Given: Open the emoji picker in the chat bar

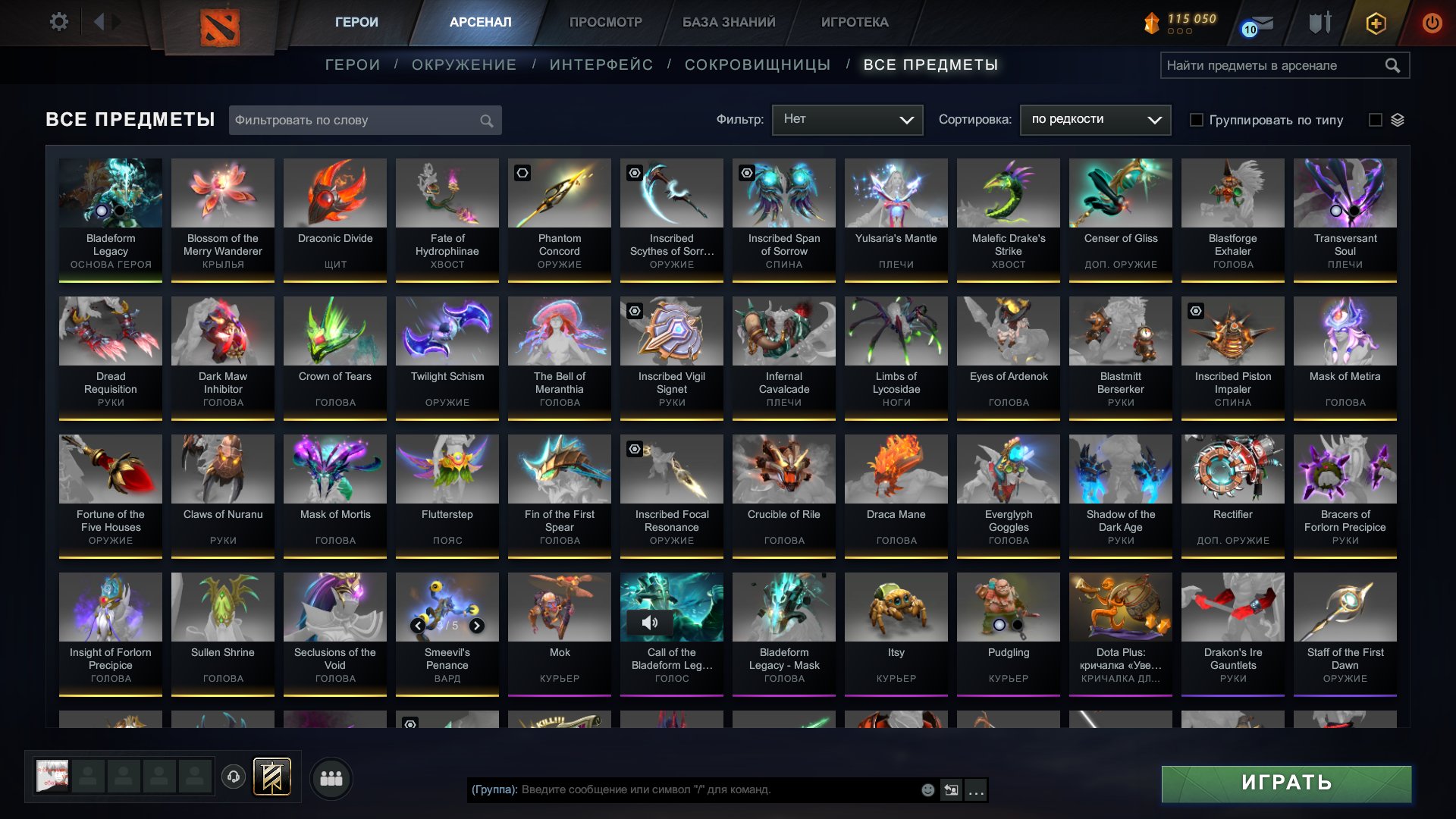Looking at the screenshot, I should pos(927,789).
